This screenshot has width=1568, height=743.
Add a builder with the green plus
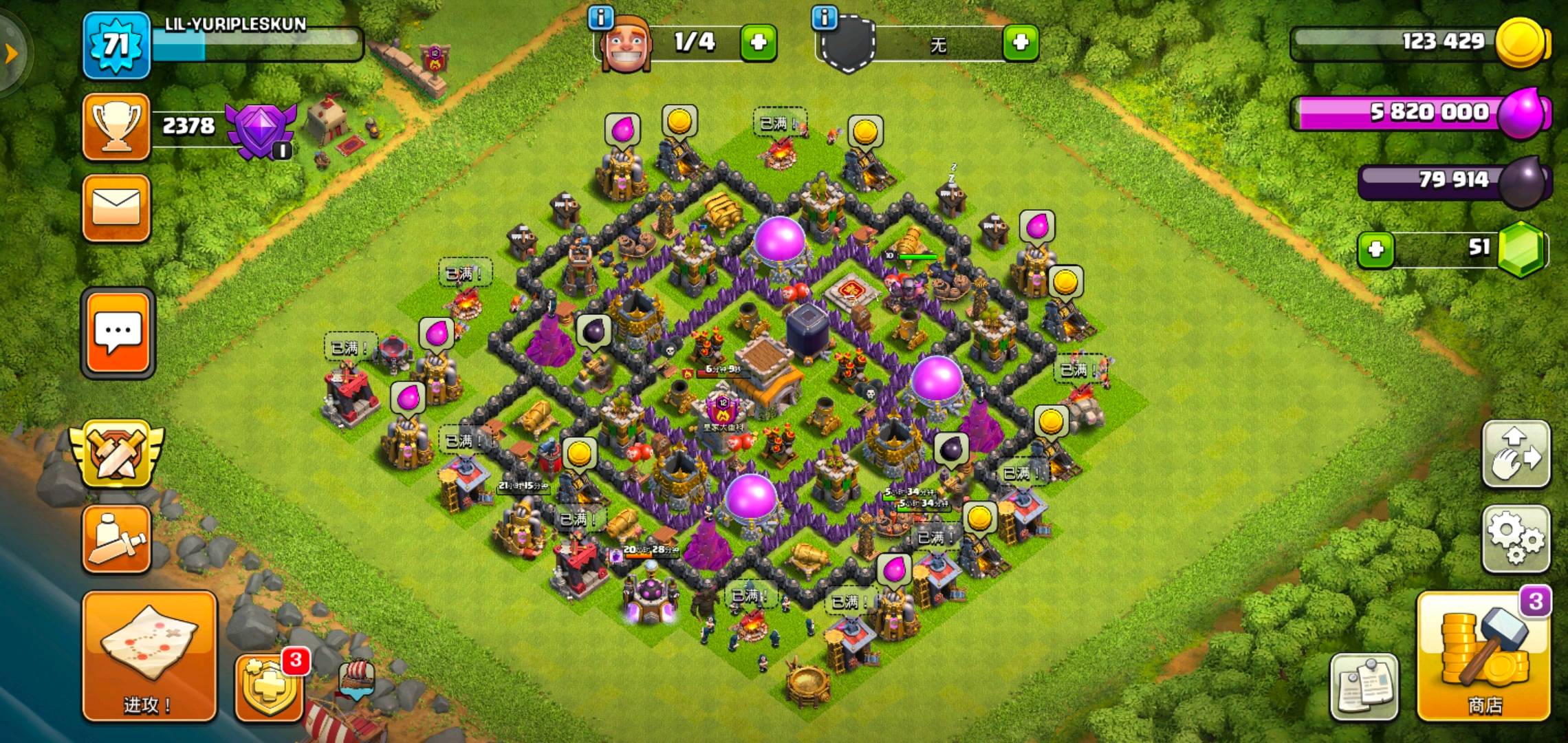[x=758, y=43]
